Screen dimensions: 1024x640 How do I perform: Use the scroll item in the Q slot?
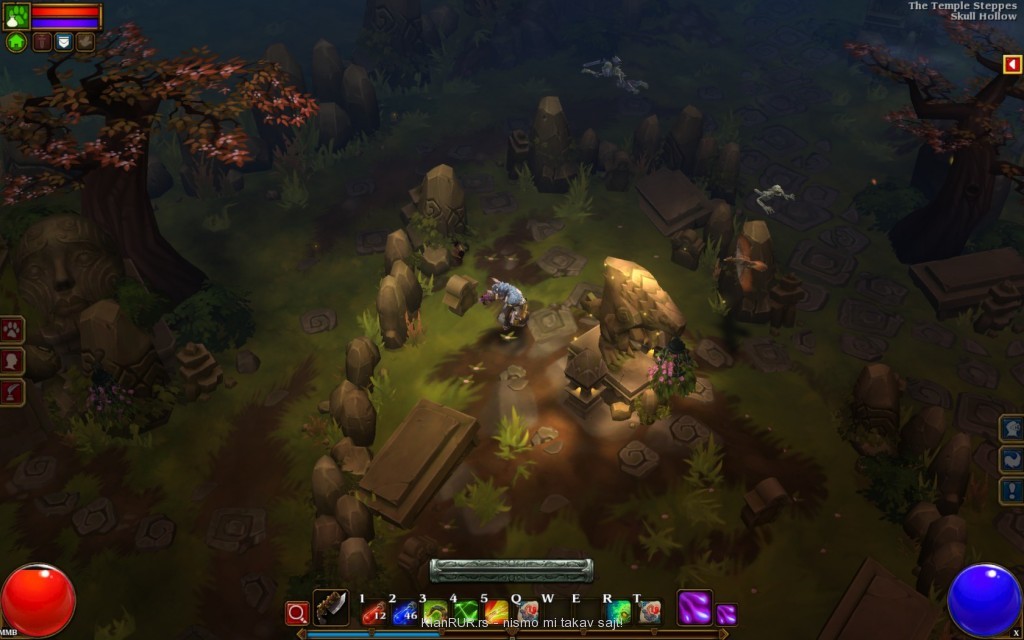(x=527, y=612)
